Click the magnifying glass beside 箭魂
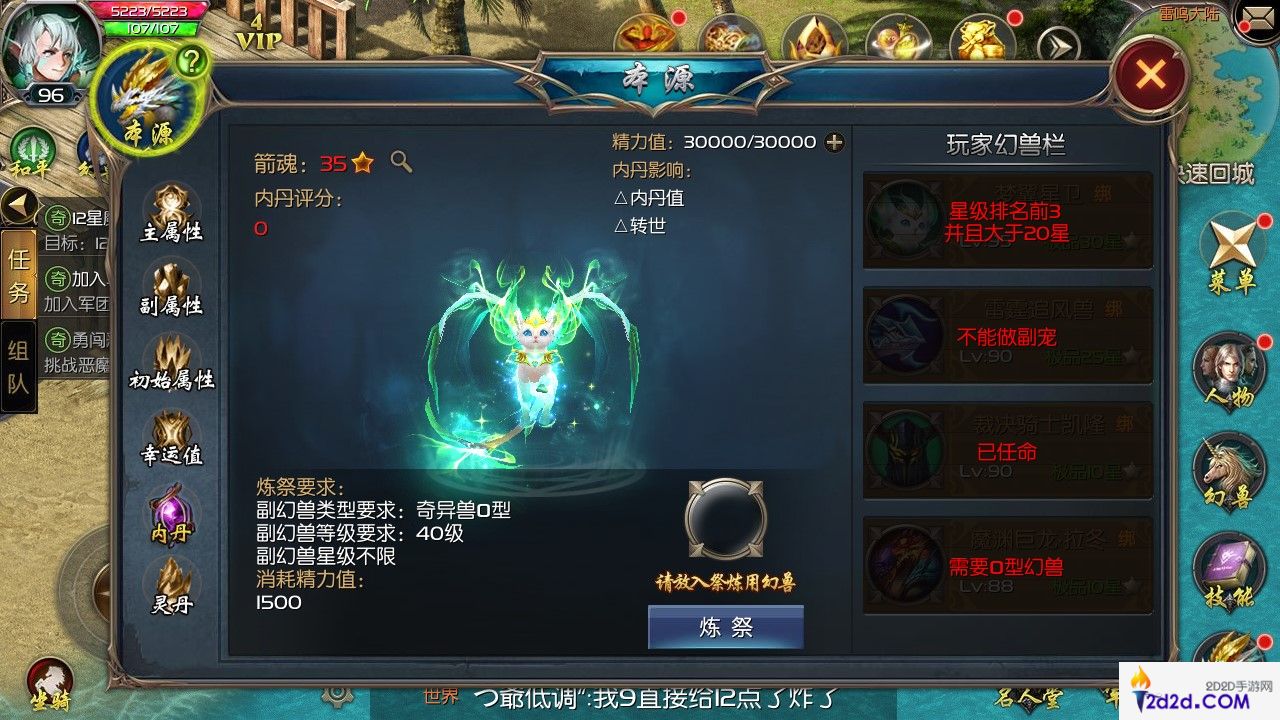This screenshot has width=1280, height=720. (399, 163)
